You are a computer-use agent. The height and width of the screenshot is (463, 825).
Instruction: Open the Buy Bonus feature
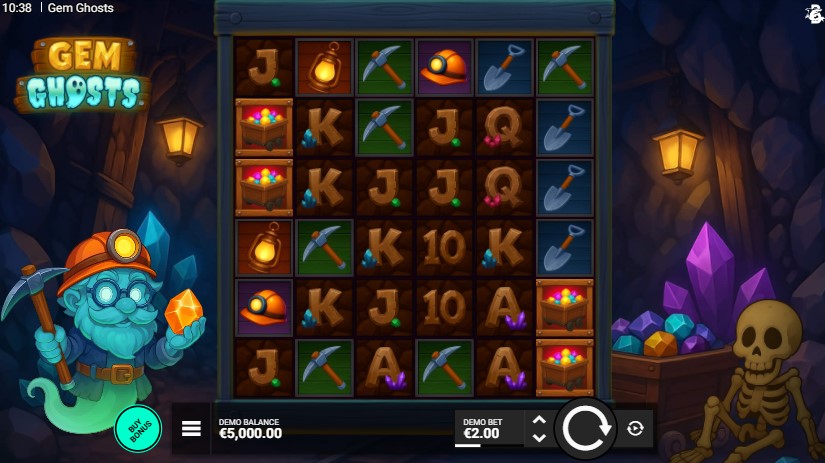click(138, 428)
